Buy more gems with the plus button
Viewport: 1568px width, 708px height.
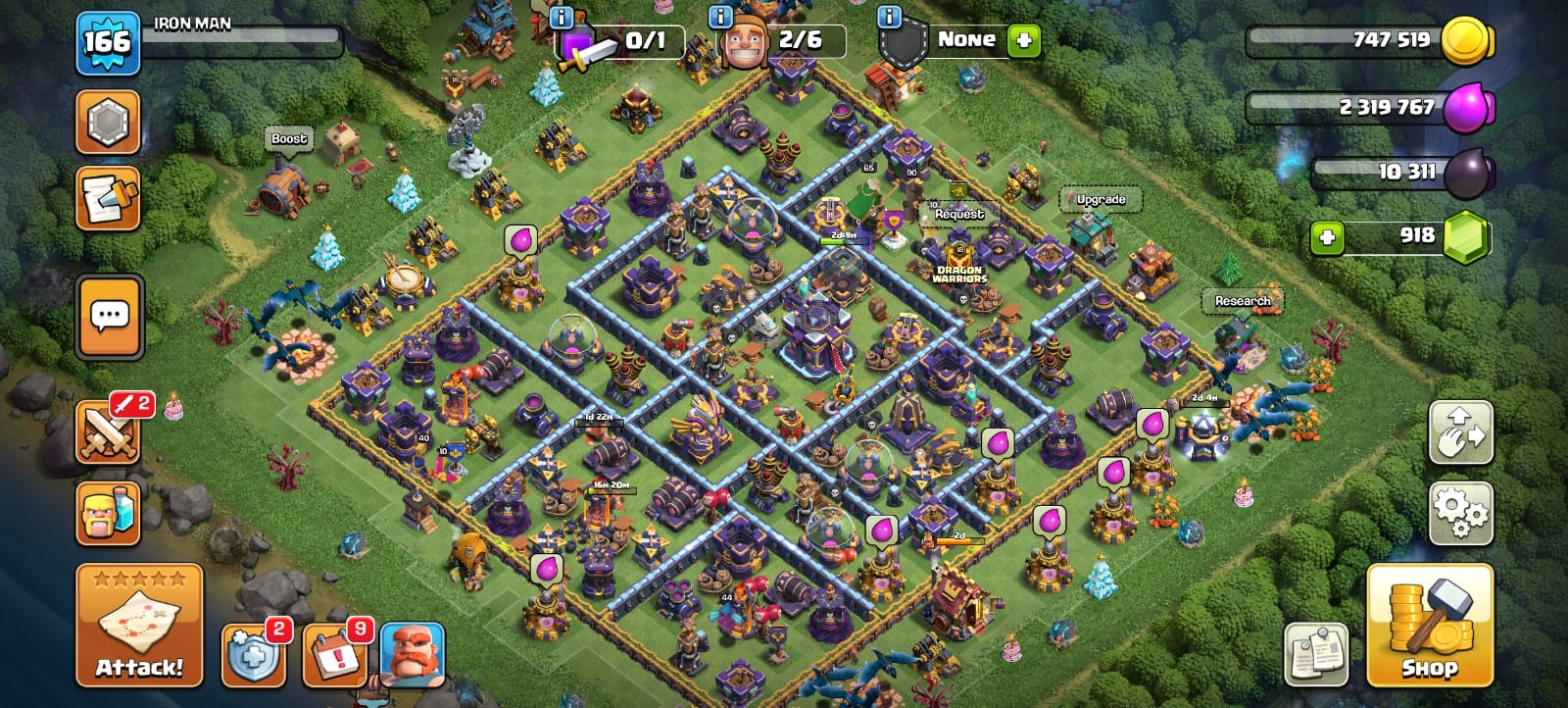click(x=1327, y=237)
